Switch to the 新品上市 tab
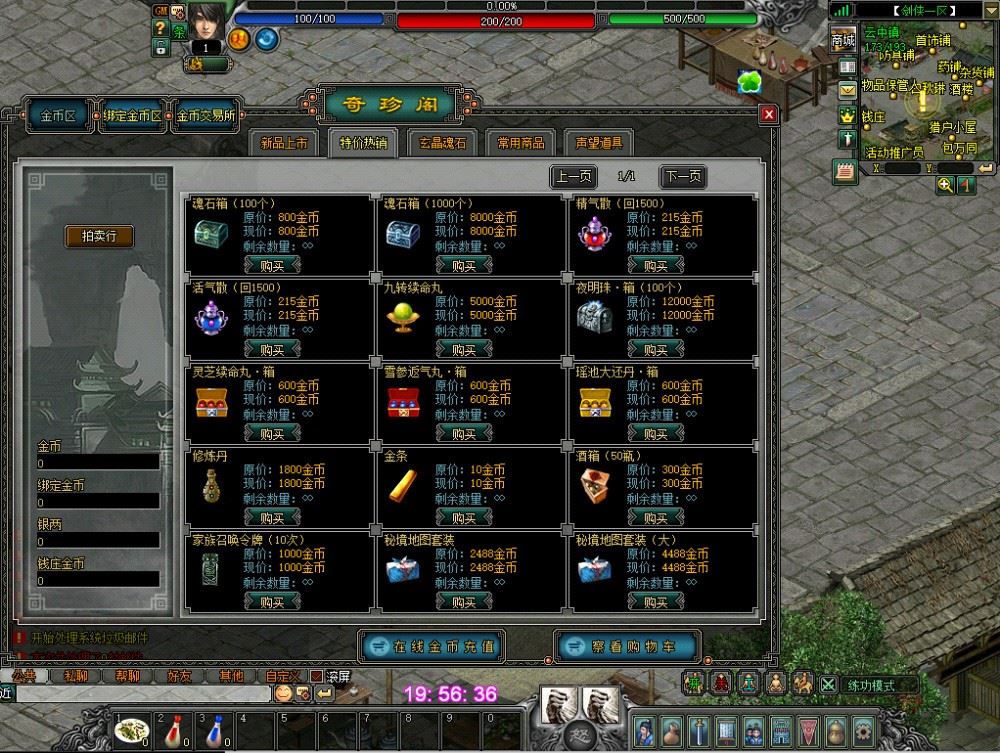This screenshot has width=1000, height=753. pyautogui.click(x=284, y=143)
